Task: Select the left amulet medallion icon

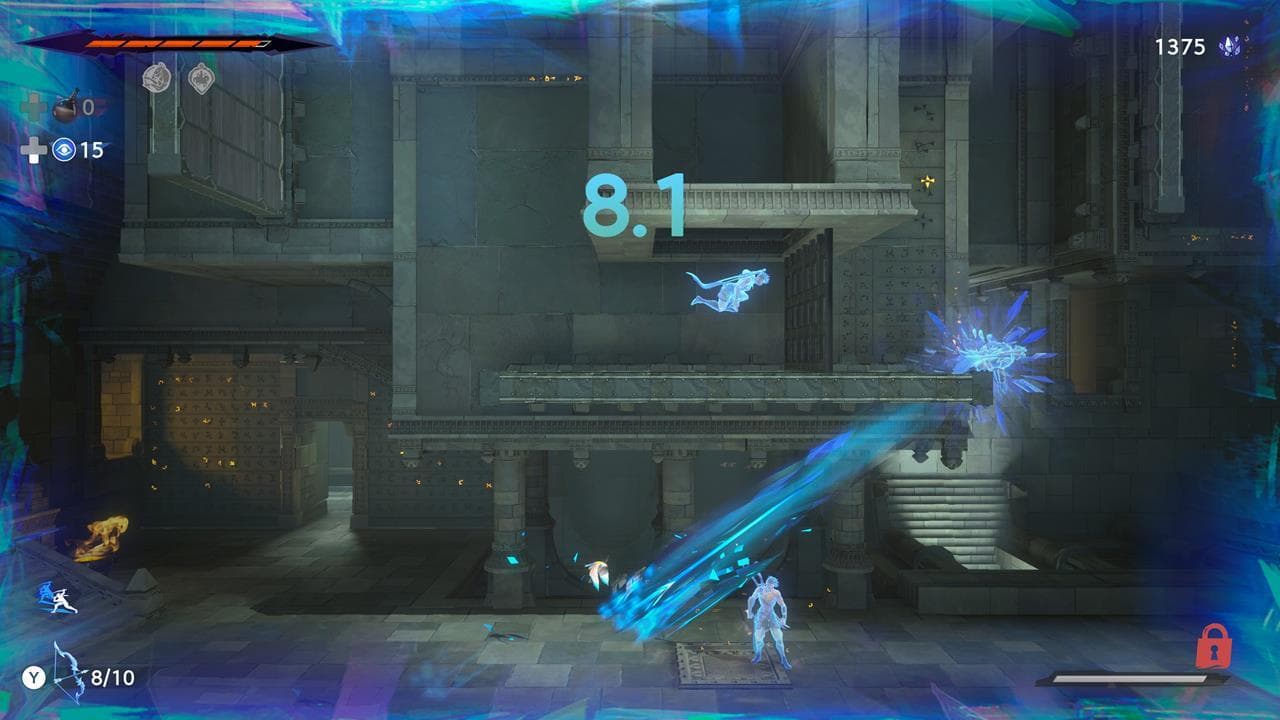Action: tap(159, 76)
